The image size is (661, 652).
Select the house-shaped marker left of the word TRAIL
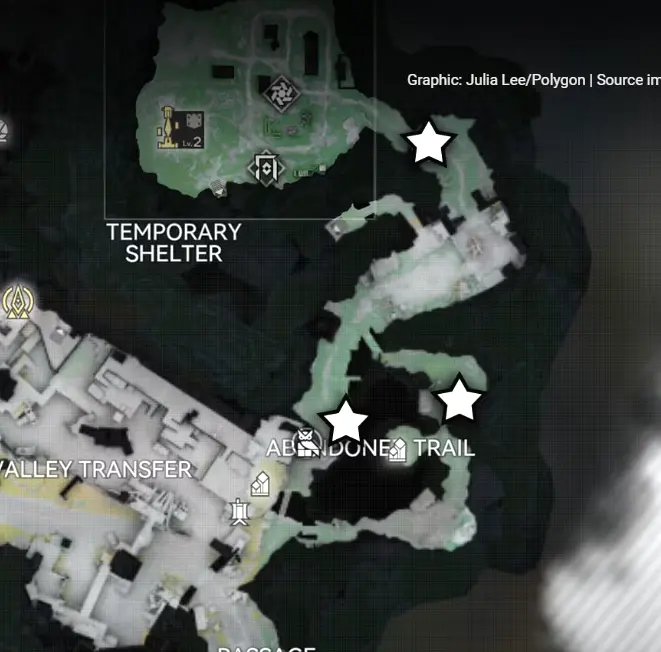coord(396,451)
